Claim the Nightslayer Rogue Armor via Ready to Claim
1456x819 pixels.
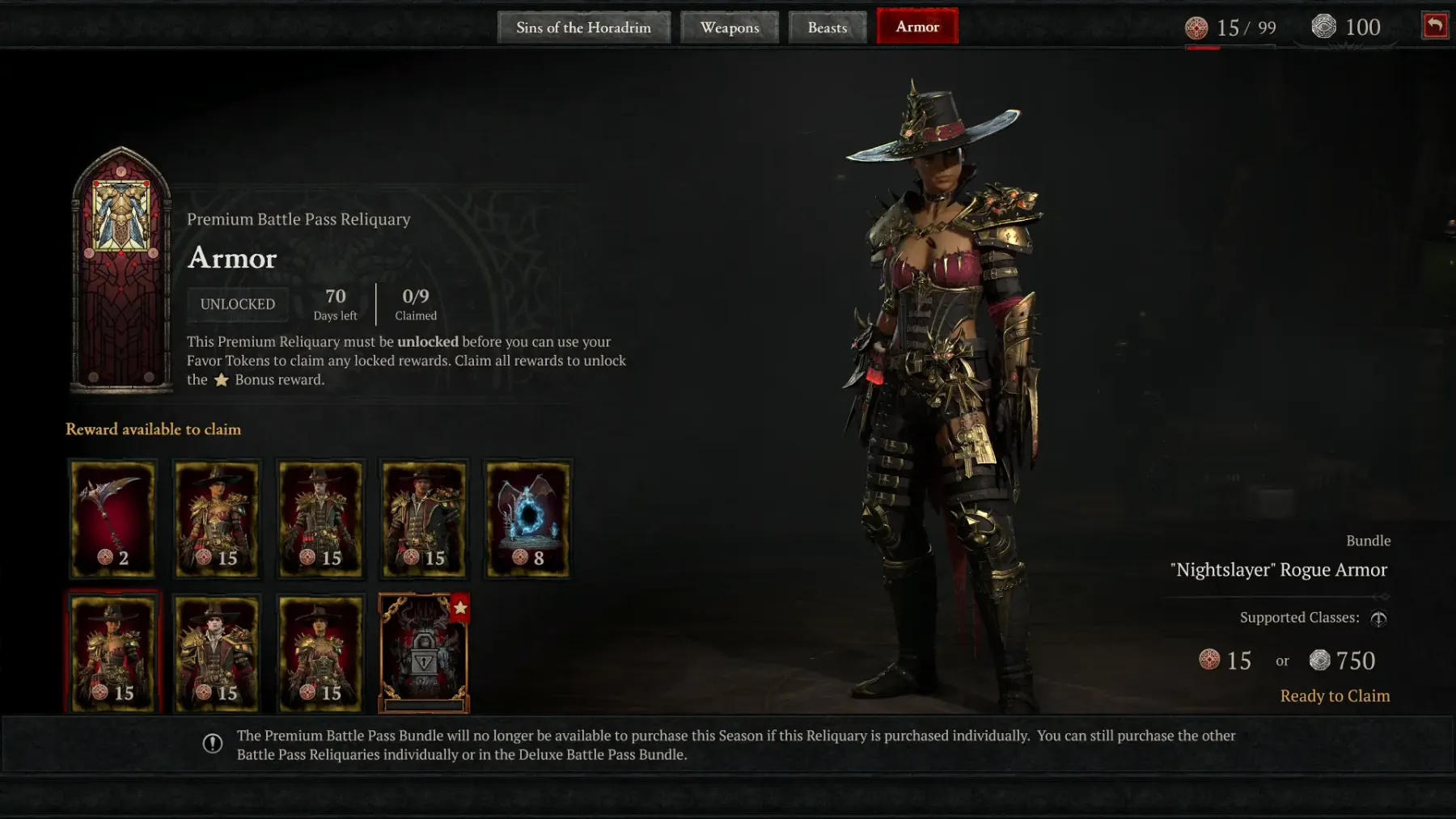coord(1335,696)
